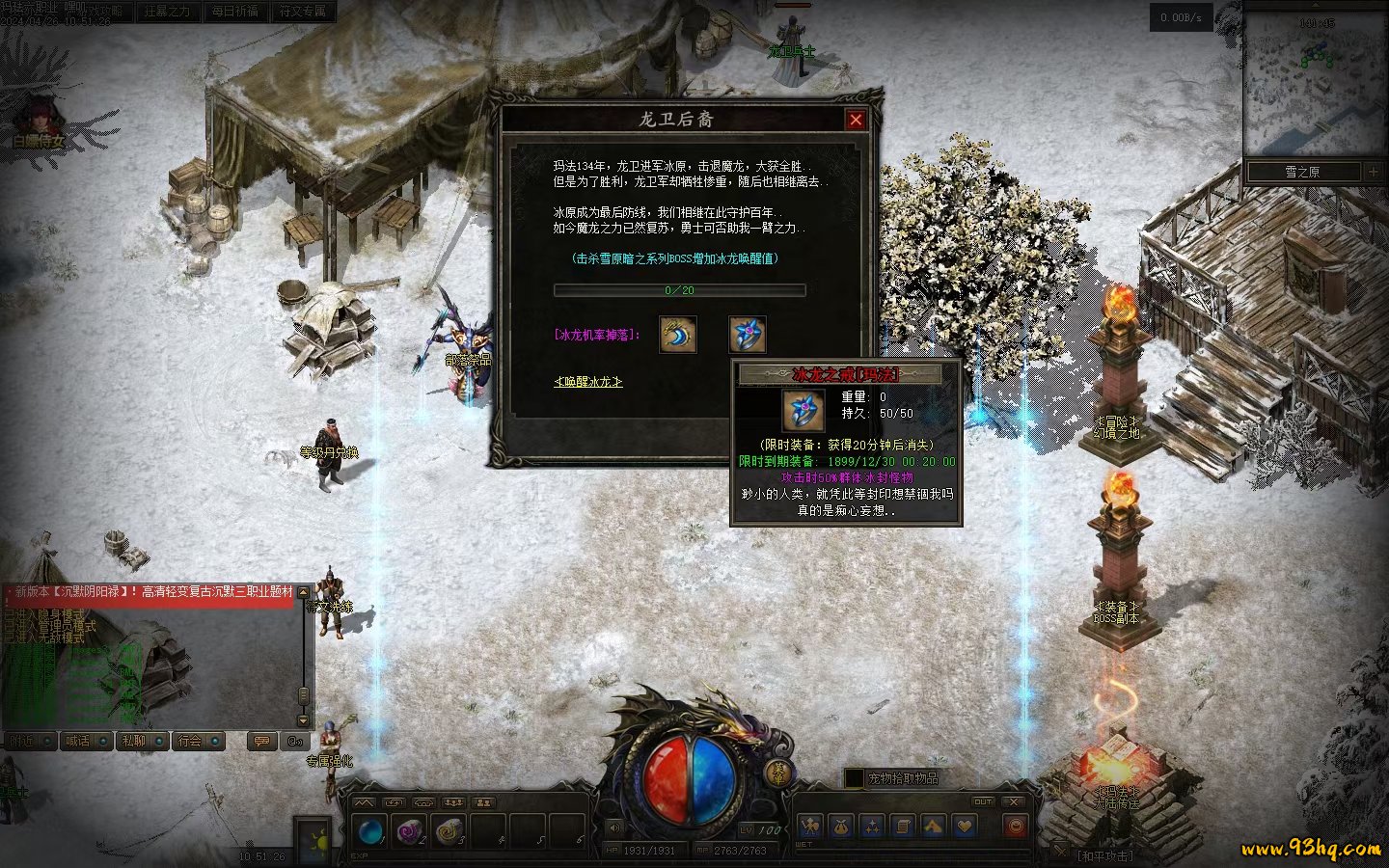This screenshot has height=868, width=1389.
Task: Use the purple scroll in hotbar slot 2
Action: [410, 830]
